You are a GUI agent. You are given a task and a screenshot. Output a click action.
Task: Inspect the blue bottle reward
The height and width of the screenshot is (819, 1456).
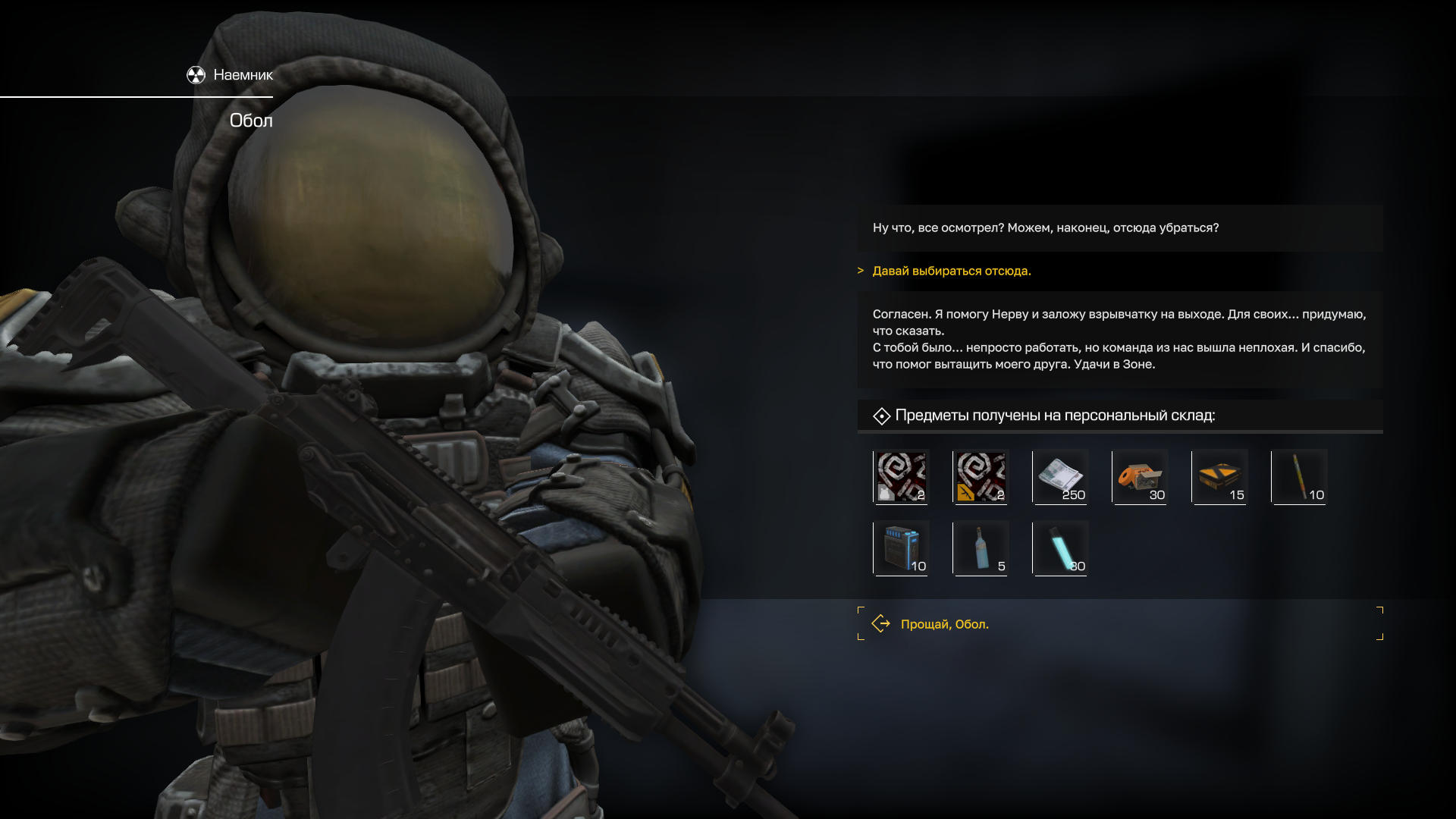pyautogui.click(x=981, y=548)
